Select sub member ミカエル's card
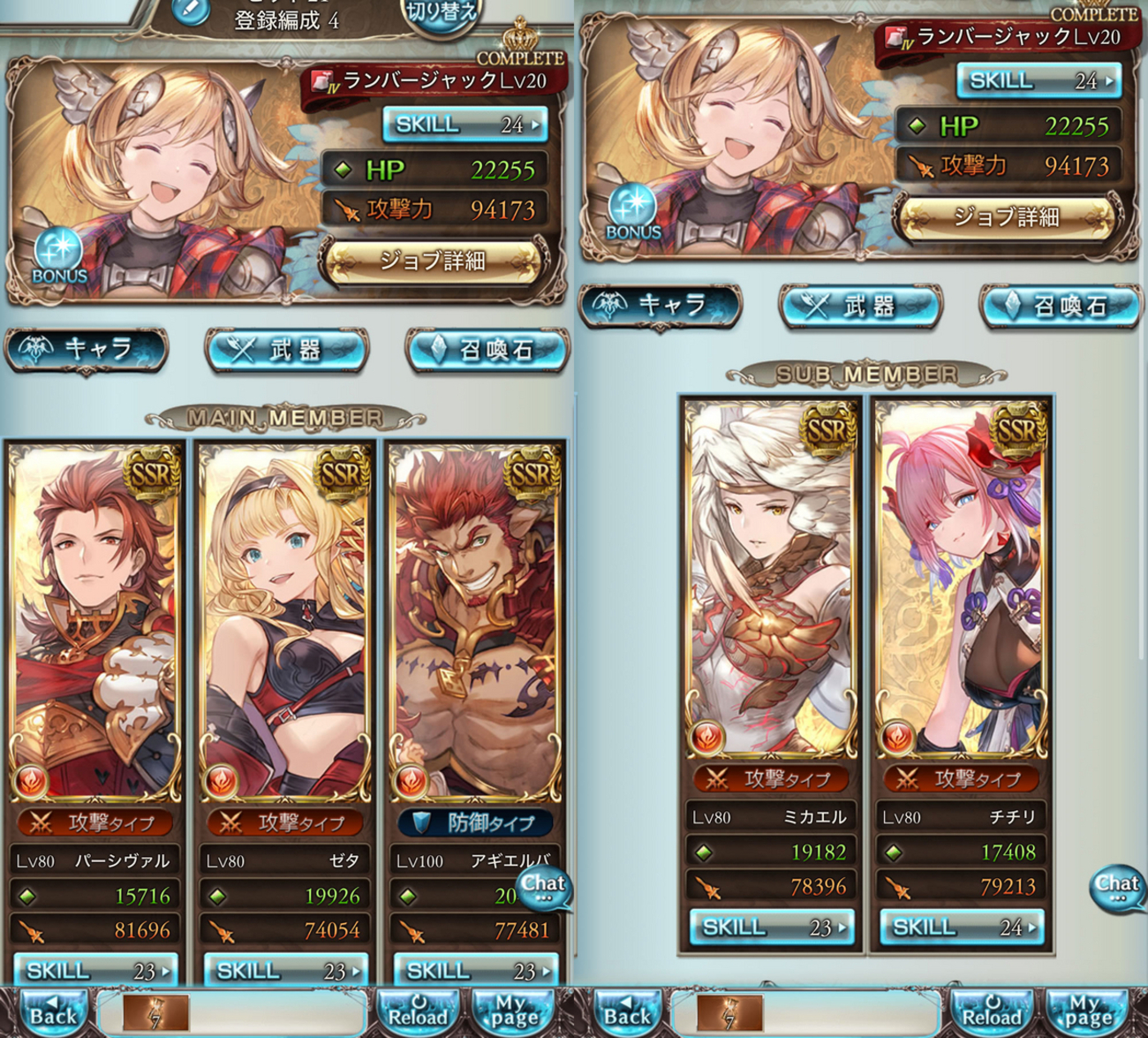This screenshot has height=1038, width=1148. point(771,574)
